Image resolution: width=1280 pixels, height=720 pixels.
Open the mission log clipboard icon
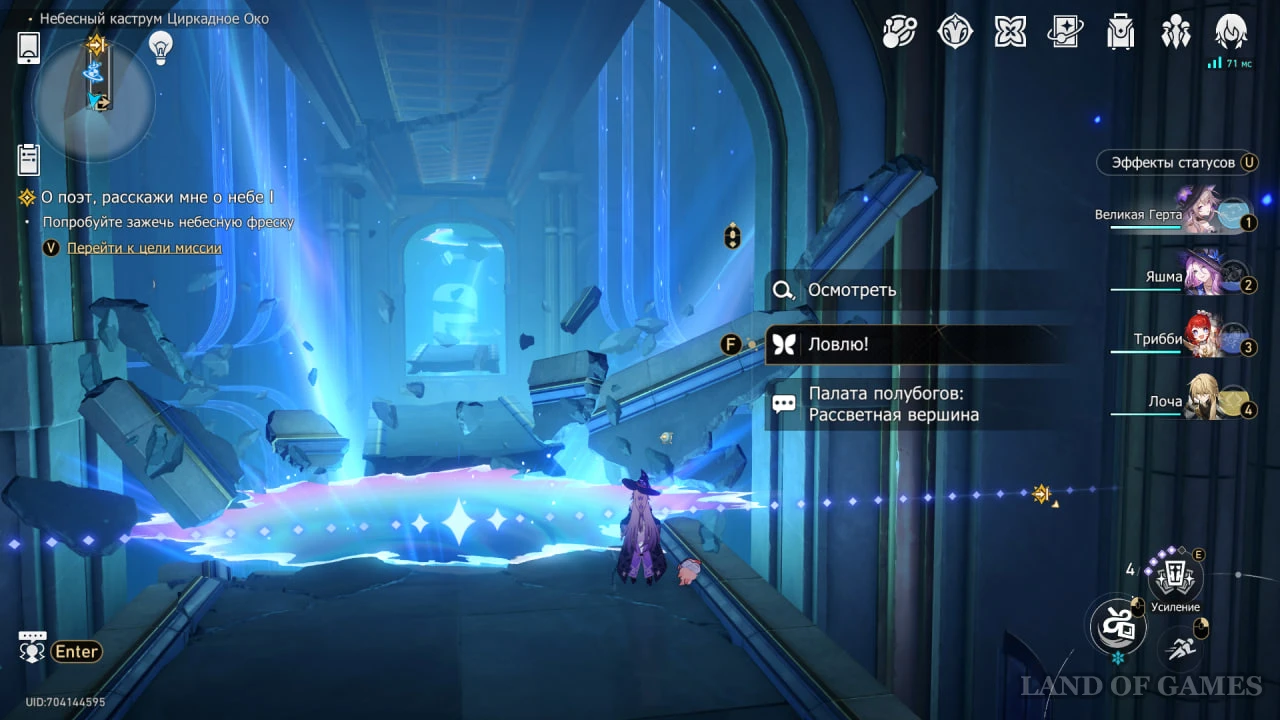tap(29, 159)
